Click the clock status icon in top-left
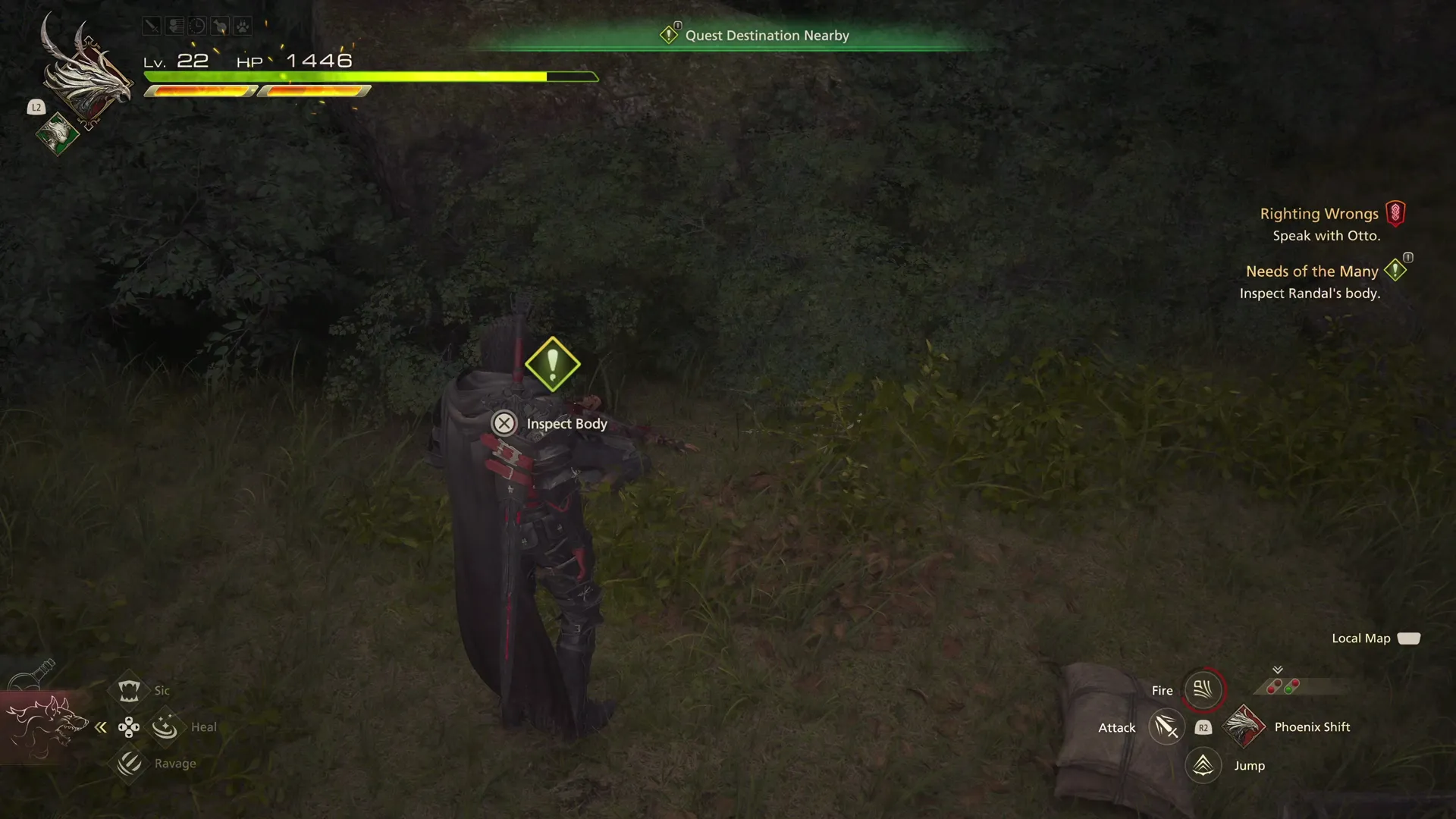Viewport: 1456px width, 819px height. [x=196, y=26]
